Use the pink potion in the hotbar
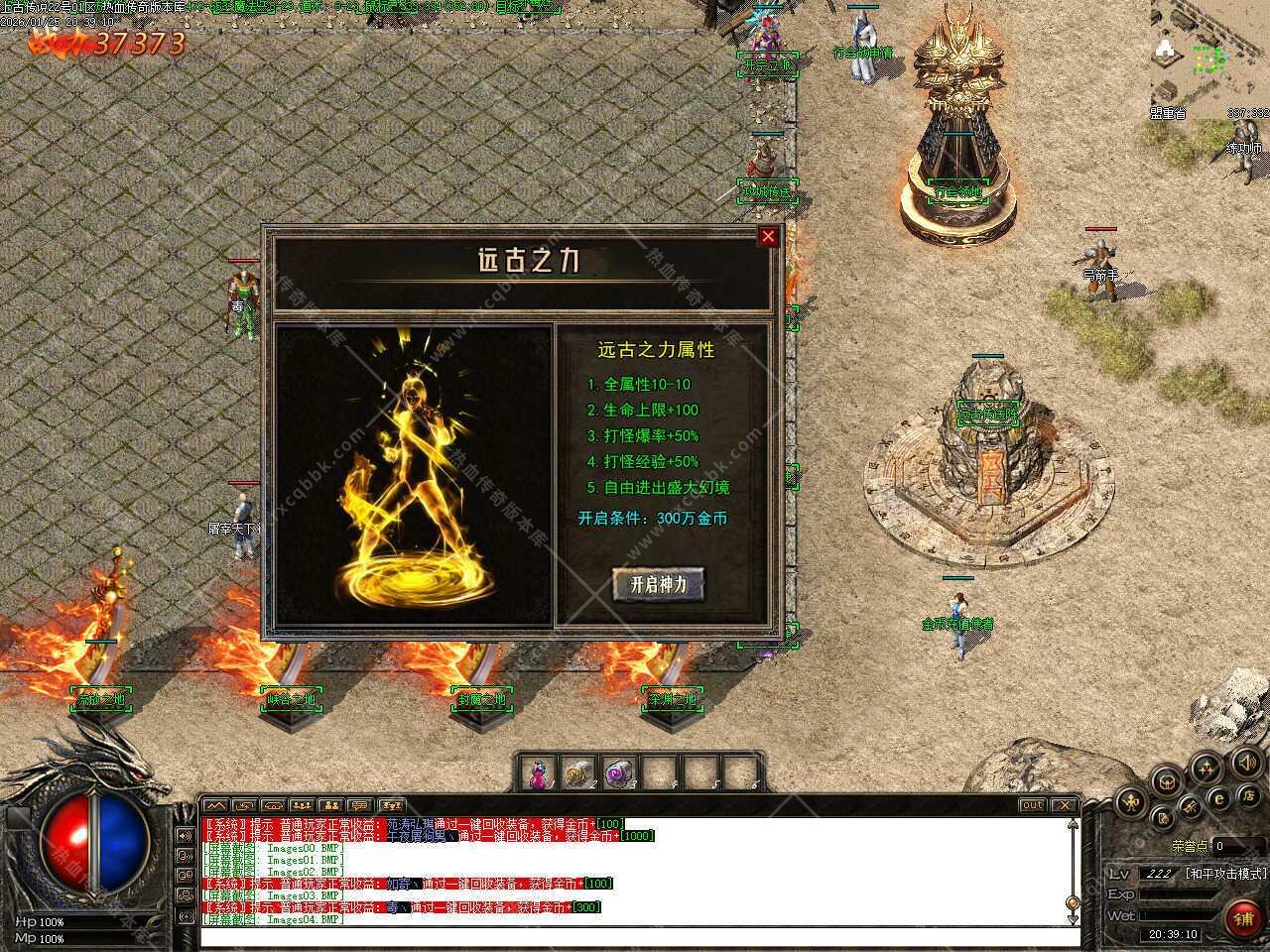Viewport: 1270px width, 952px height. coord(537,774)
